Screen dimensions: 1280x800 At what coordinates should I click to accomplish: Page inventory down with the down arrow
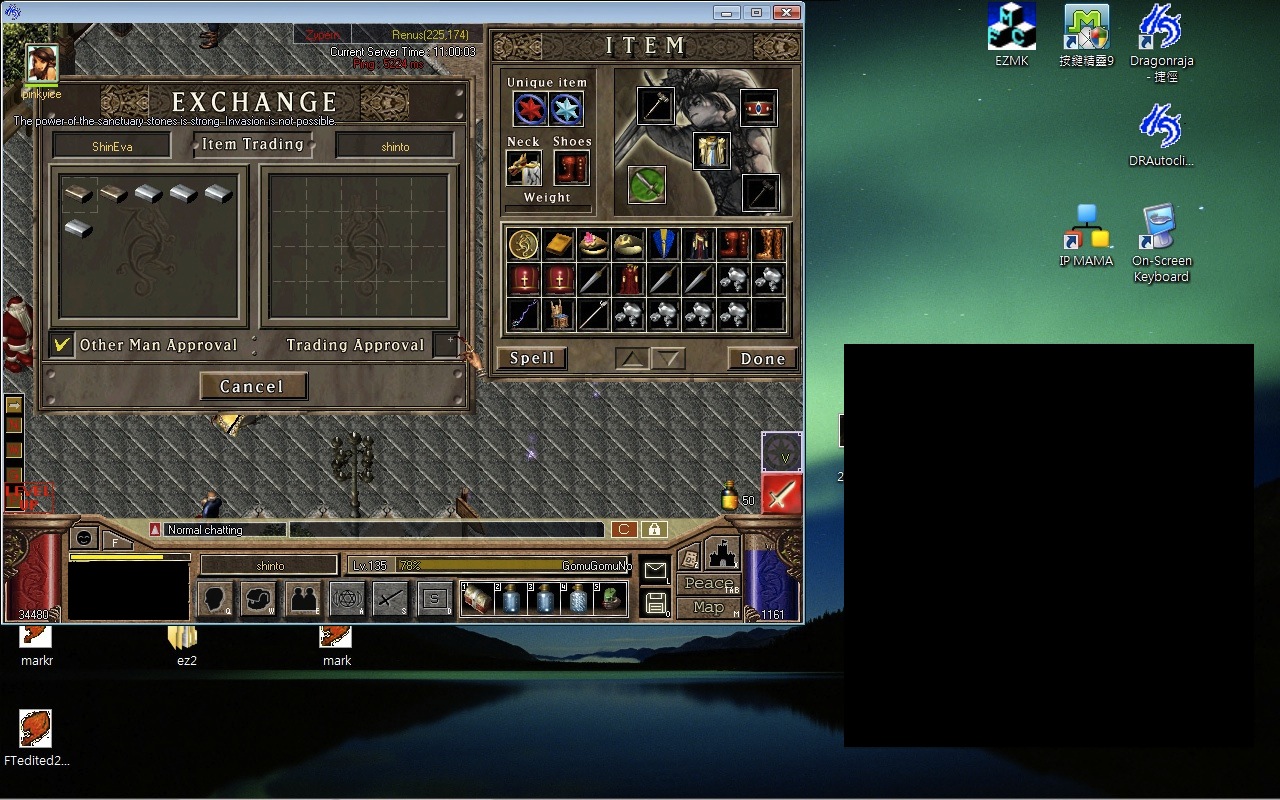670,358
